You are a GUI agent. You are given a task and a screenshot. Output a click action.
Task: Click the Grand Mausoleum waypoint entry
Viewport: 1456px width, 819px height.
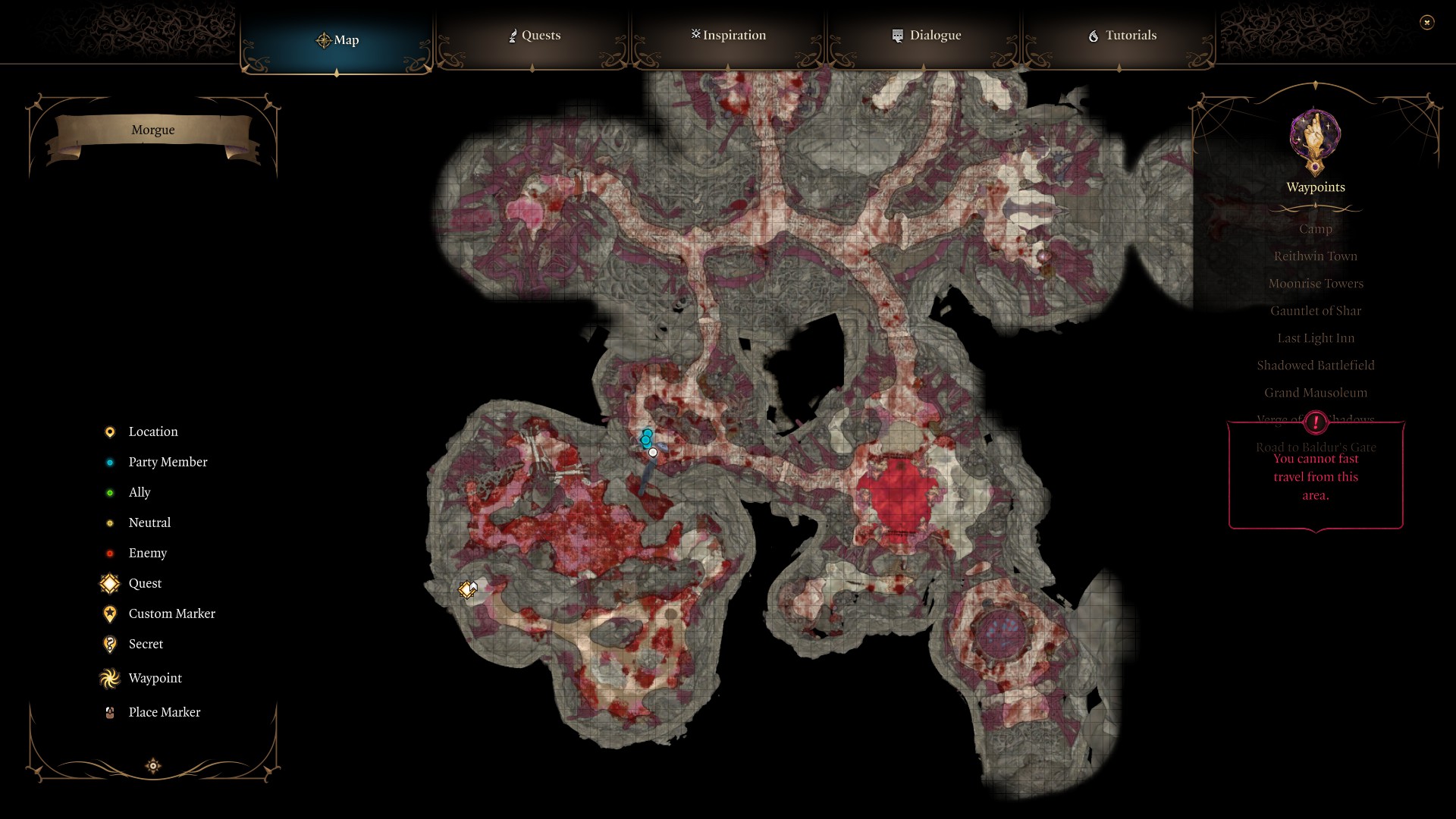click(1315, 392)
